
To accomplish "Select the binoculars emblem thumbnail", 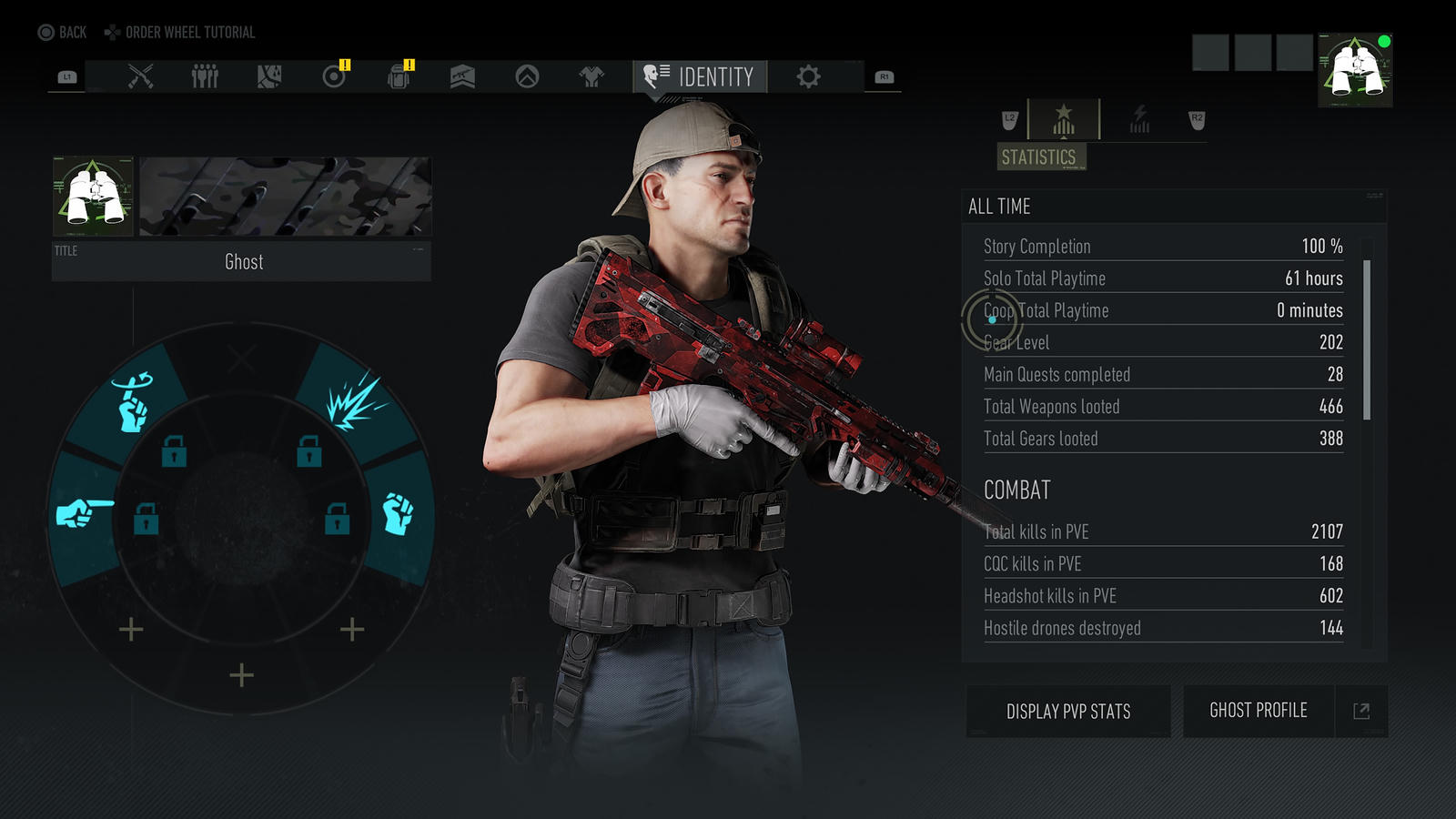I will pyautogui.click(x=93, y=196).
